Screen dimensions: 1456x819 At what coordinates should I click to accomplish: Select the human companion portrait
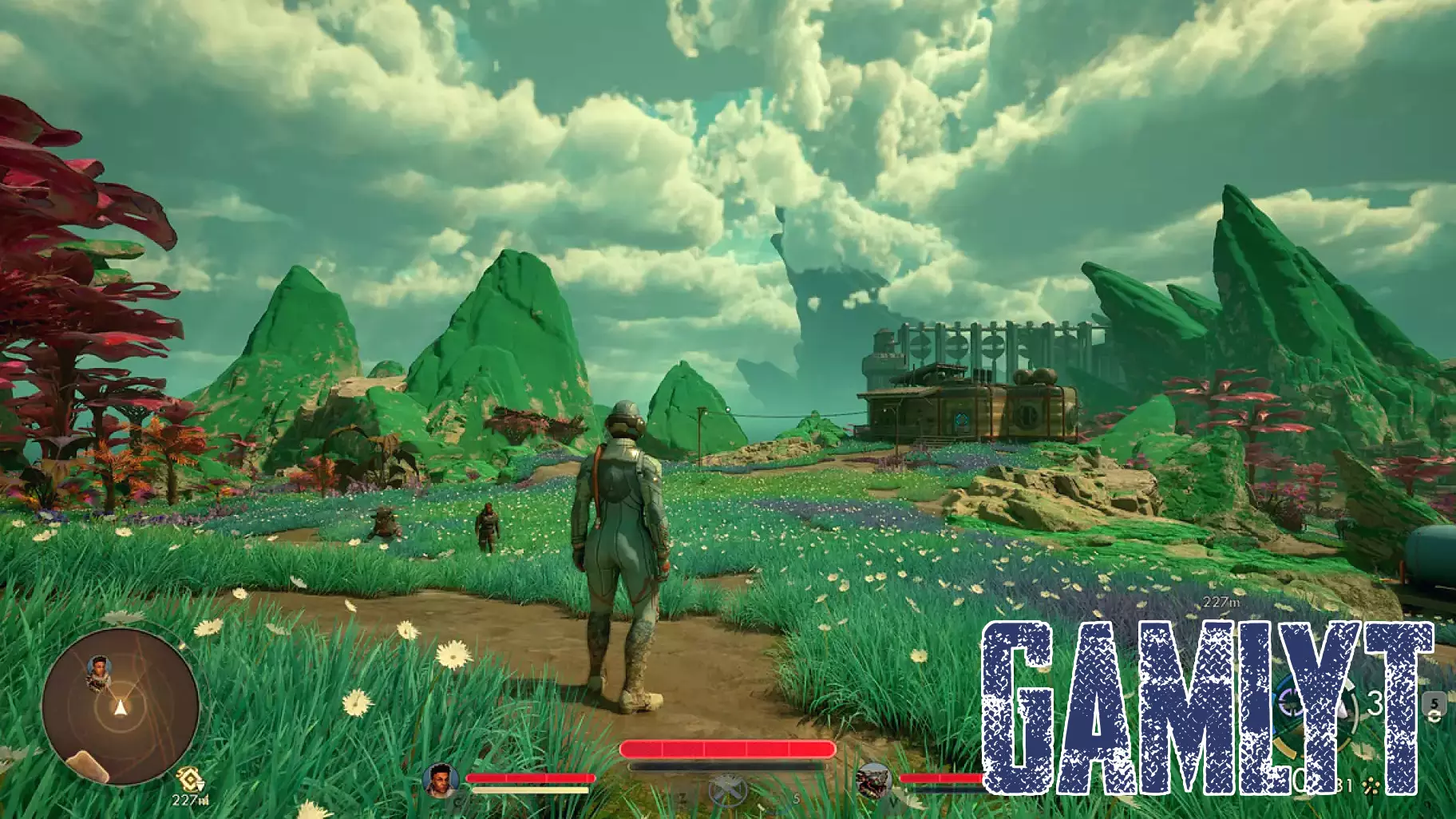click(441, 779)
